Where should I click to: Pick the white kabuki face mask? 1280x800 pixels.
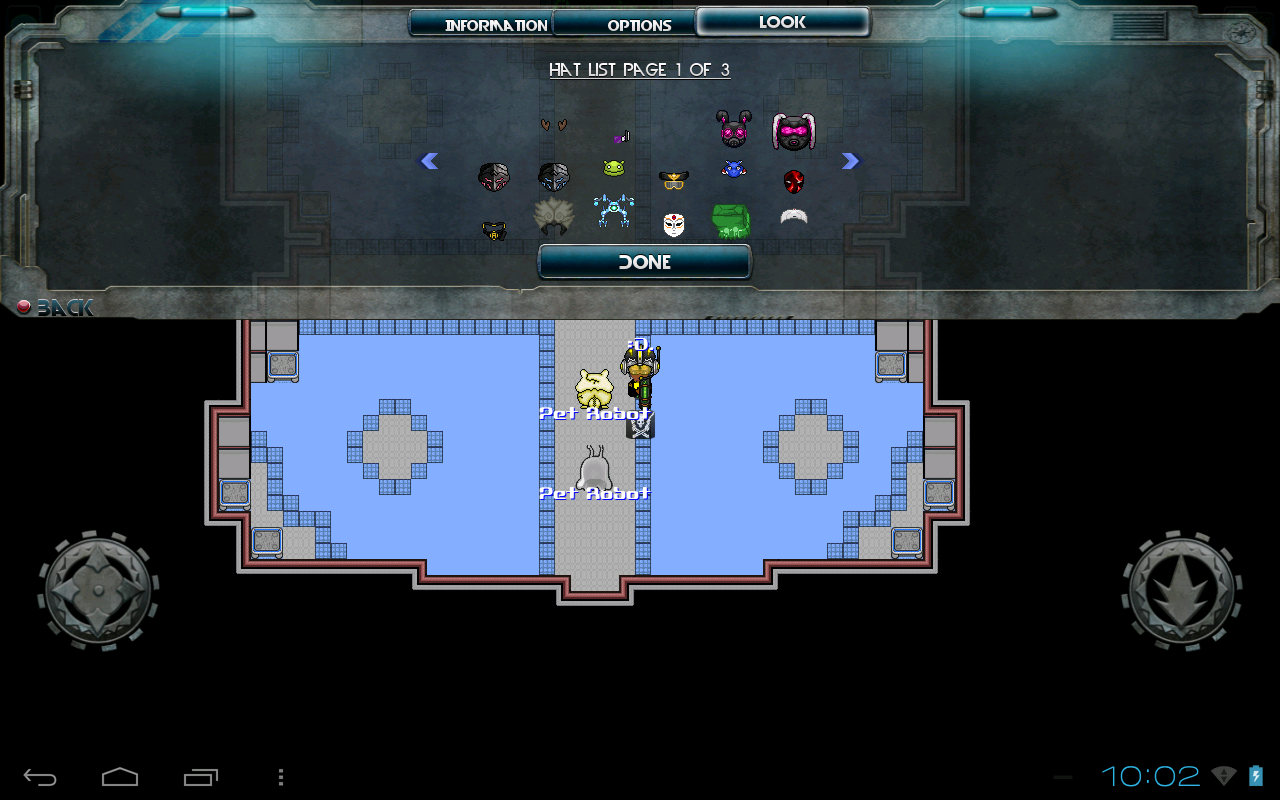(x=674, y=224)
